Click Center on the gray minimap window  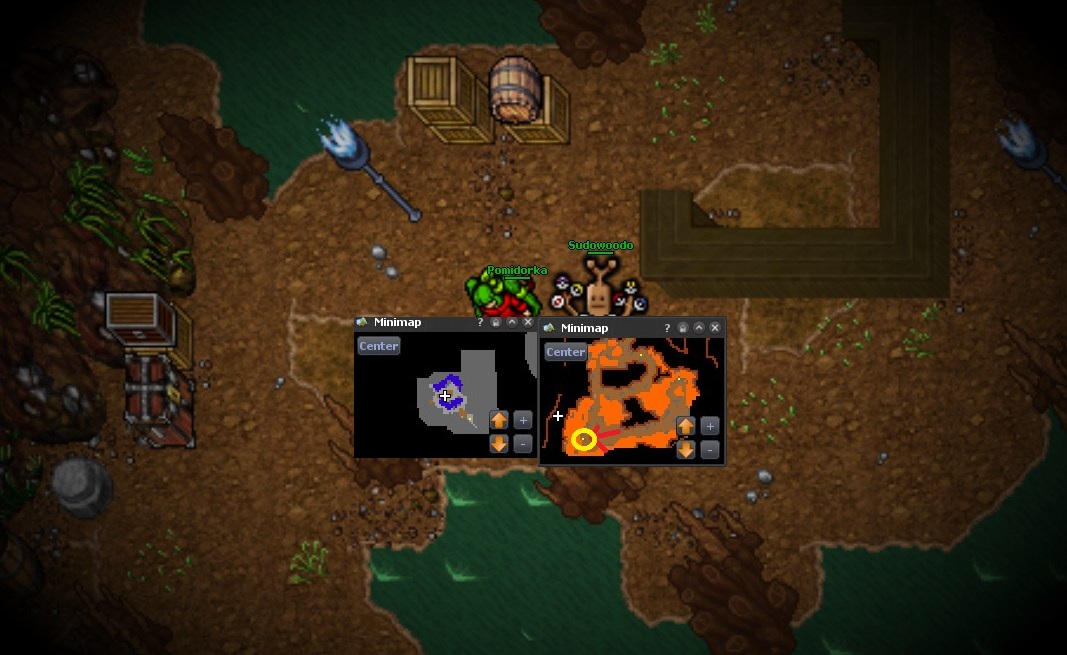tap(379, 346)
